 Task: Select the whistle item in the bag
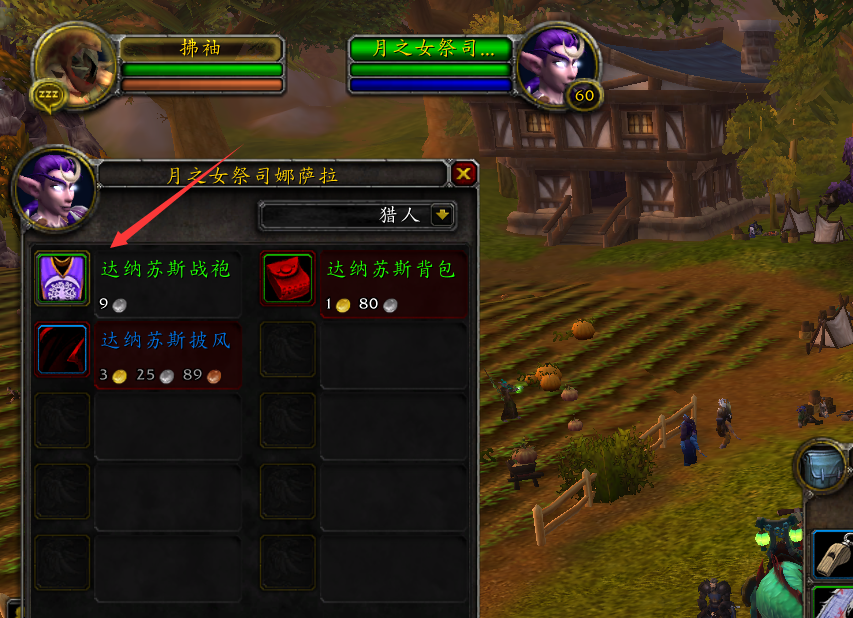pyautogui.click(x=832, y=554)
